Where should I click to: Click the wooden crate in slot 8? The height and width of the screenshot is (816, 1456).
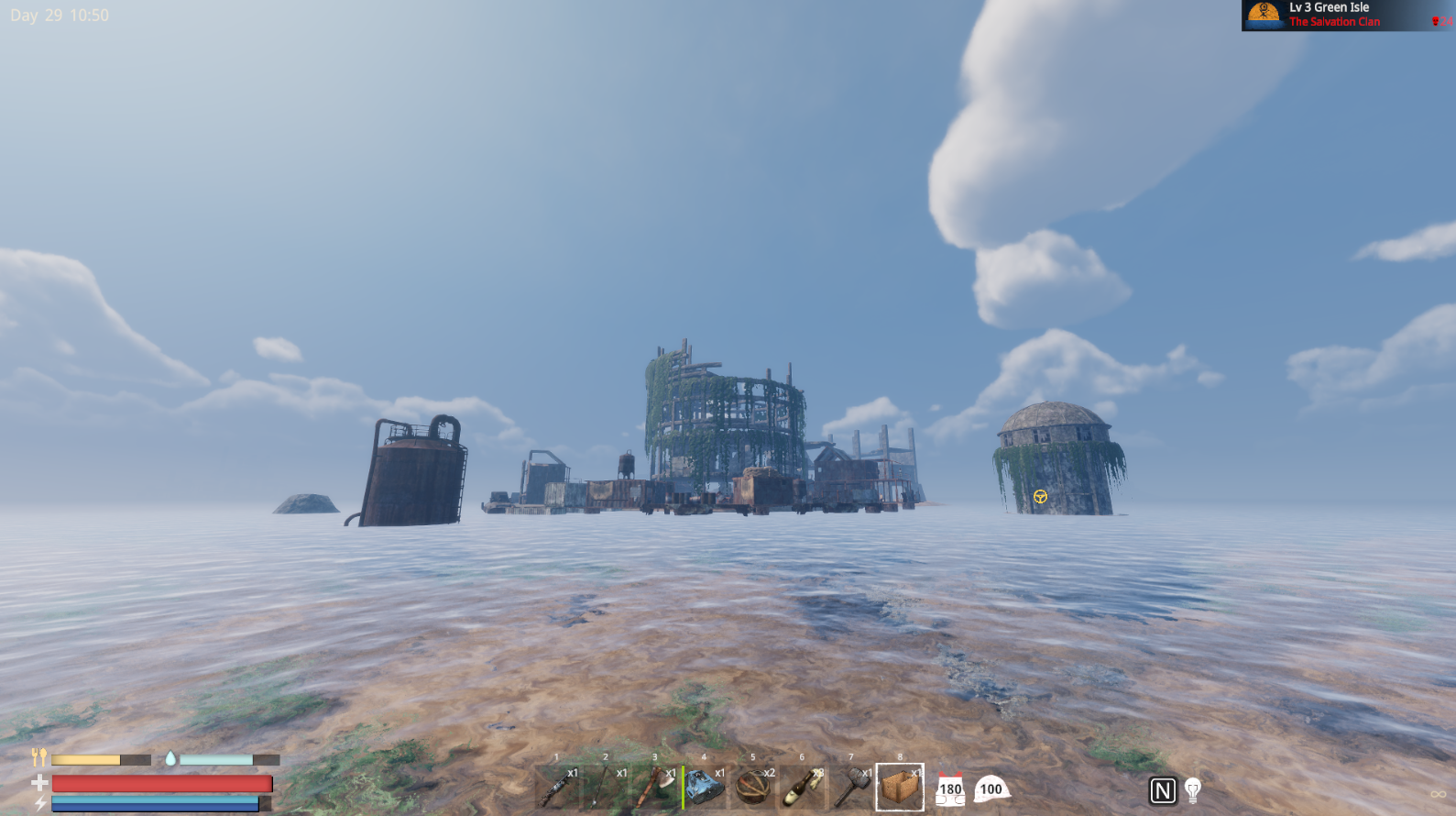tap(900, 787)
